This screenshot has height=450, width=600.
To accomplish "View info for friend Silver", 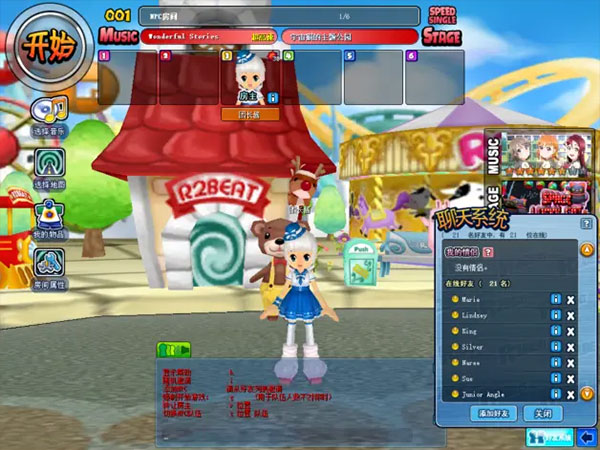I will (554, 347).
